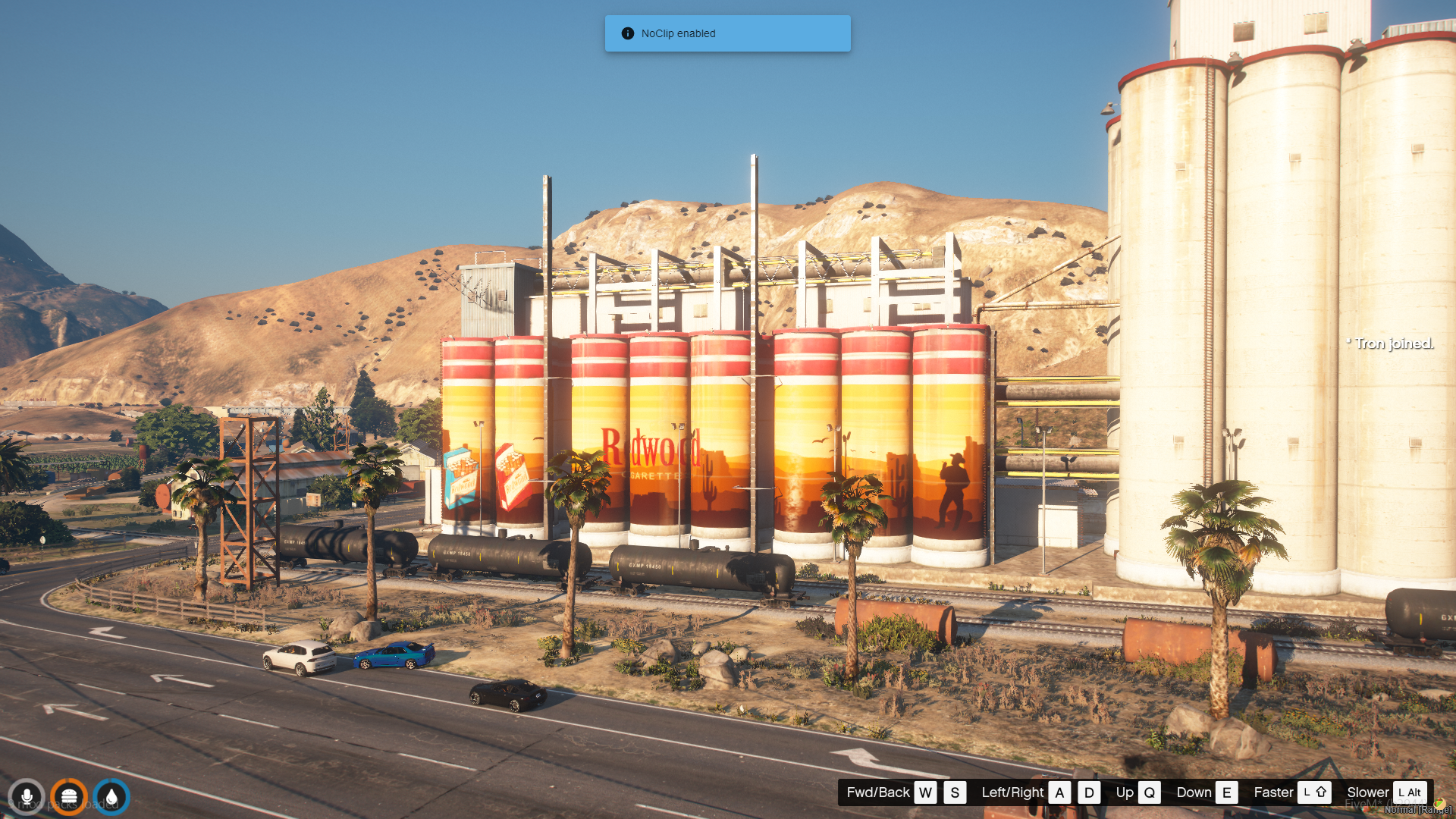This screenshot has height=819, width=1456.
Task: Click the microphone voice status icon
Action: pyautogui.click(x=27, y=797)
